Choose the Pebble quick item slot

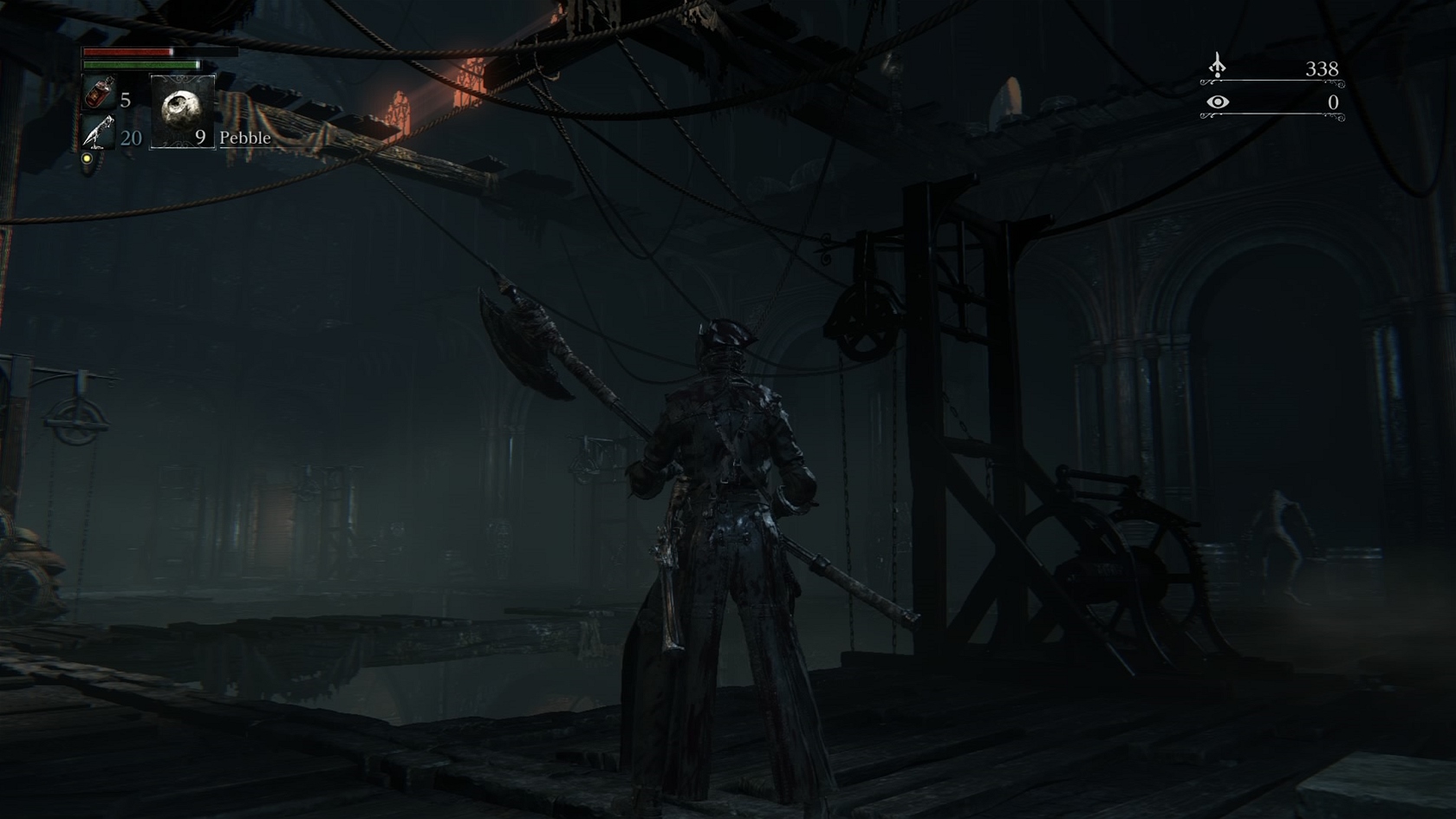[x=182, y=111]
